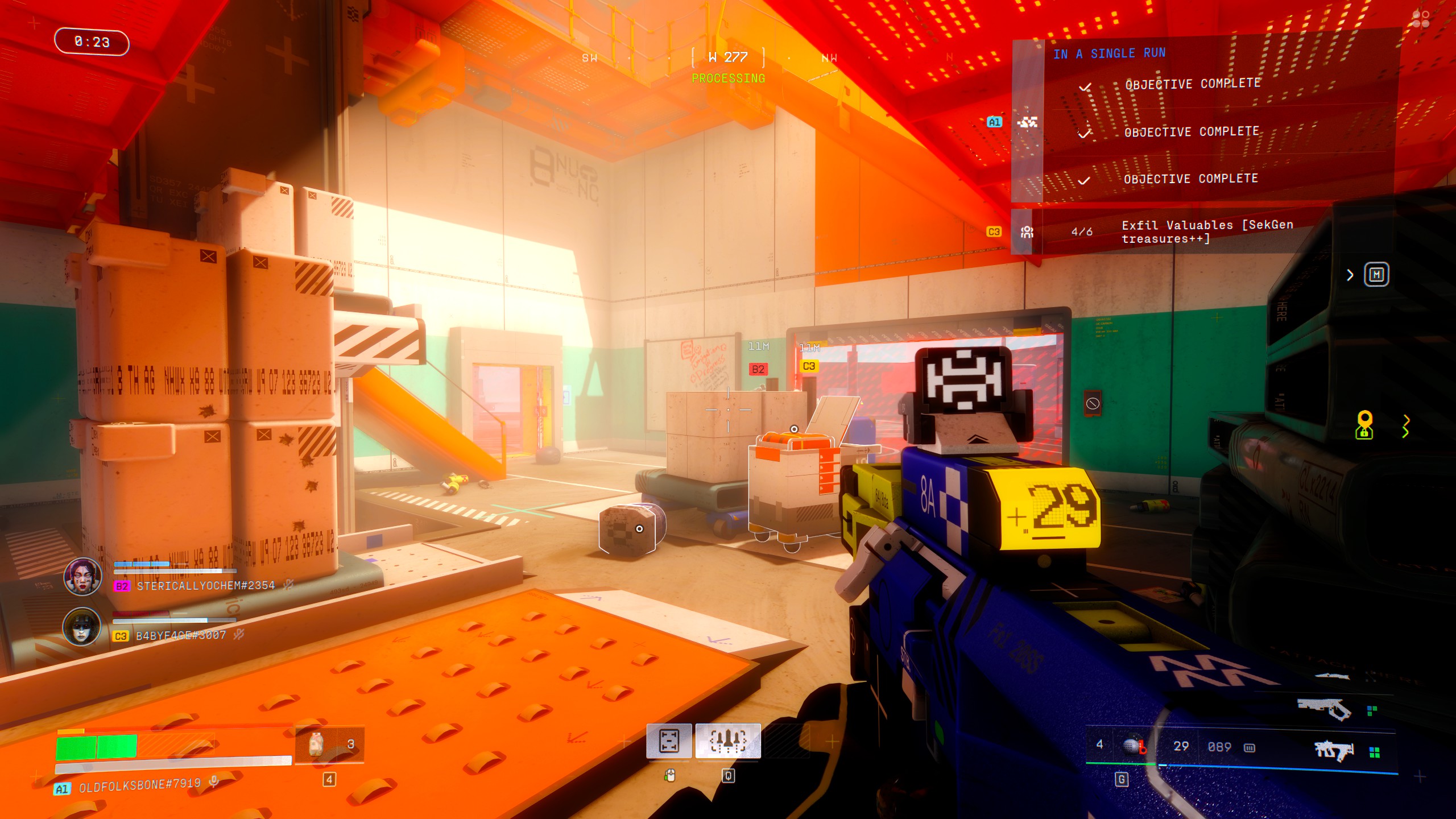1456x819 pixels.
Task: Click the W 277 compass heading
Action: pyautogui.click(x=728, y=57)
